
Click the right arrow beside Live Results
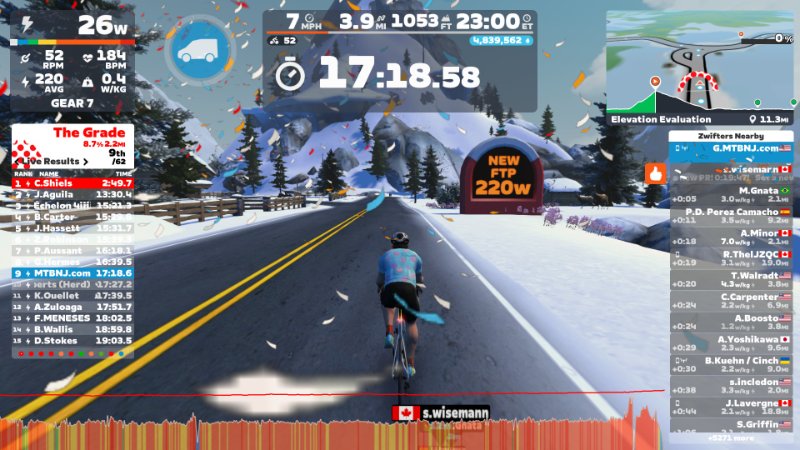click(x=87, y=160)
